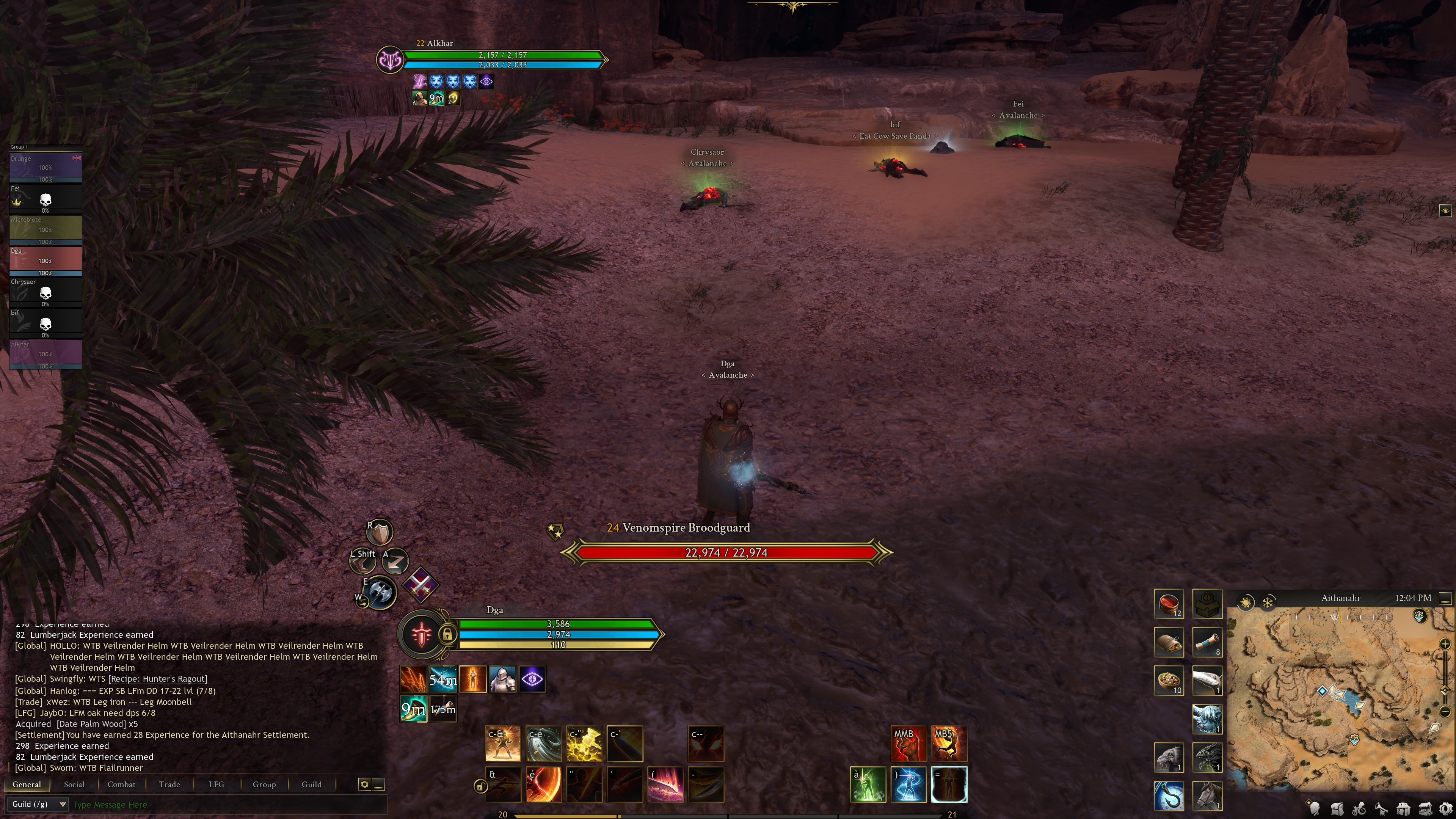Open the Trade chat tab

[169, 784]
